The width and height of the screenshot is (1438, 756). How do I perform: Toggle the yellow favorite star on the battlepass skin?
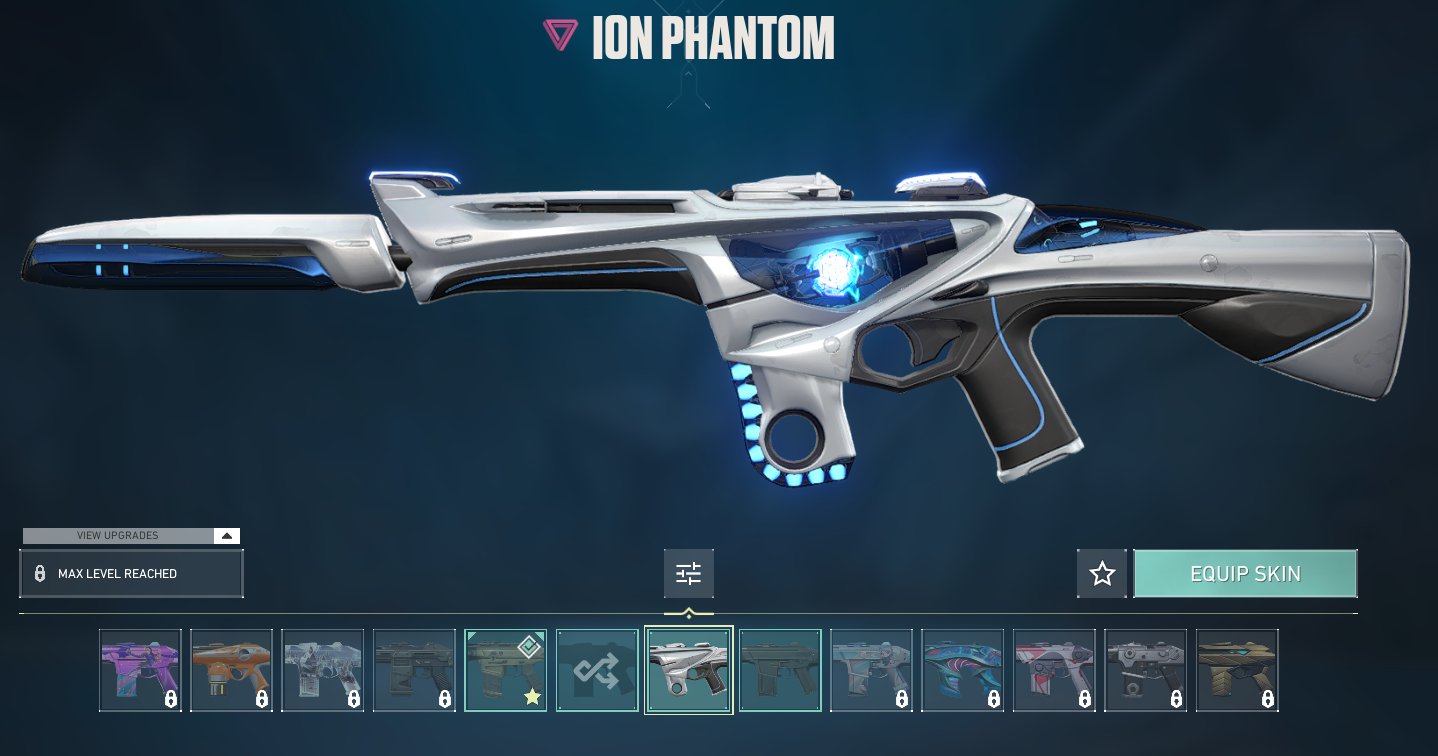(532, 697)
